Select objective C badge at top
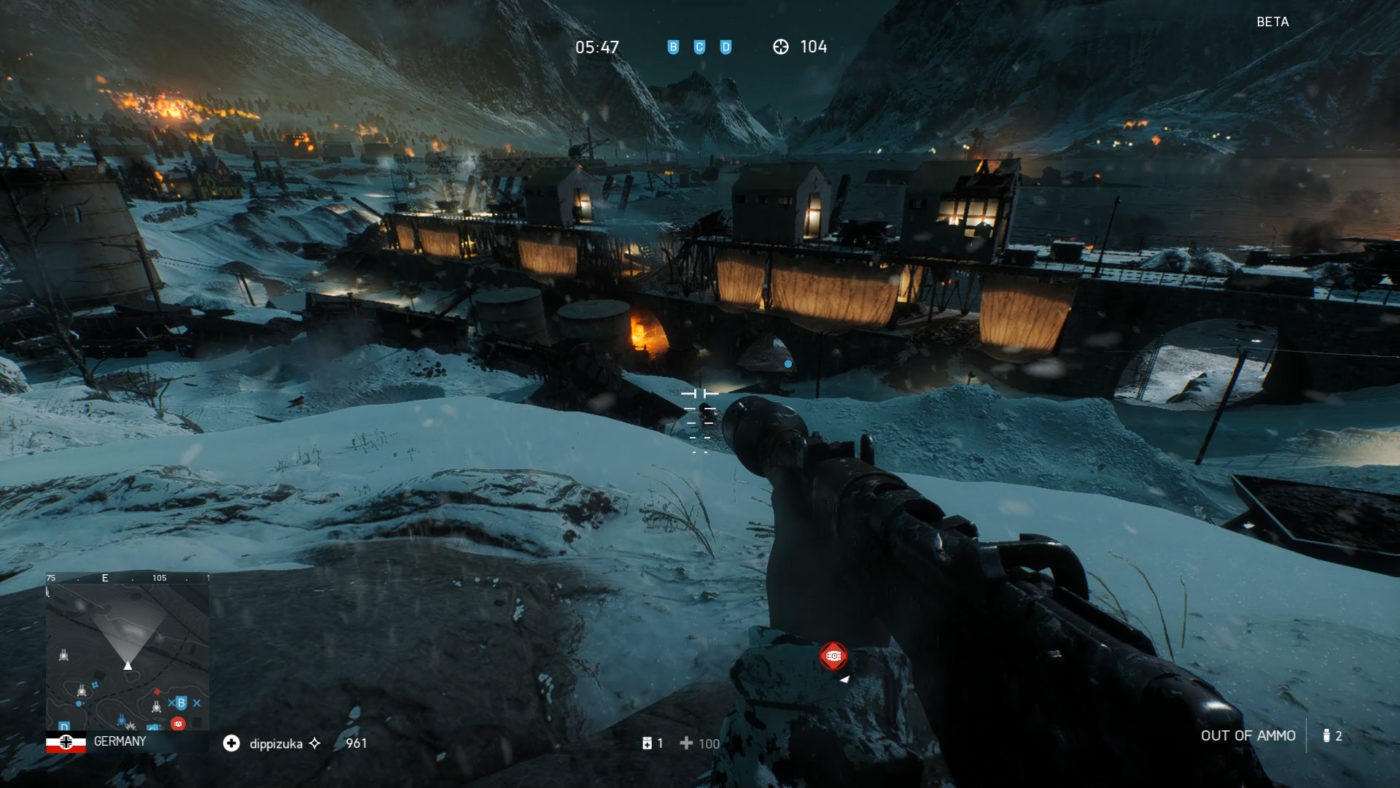The height and width of the screenshot is (788, 1400). point(700,46)
